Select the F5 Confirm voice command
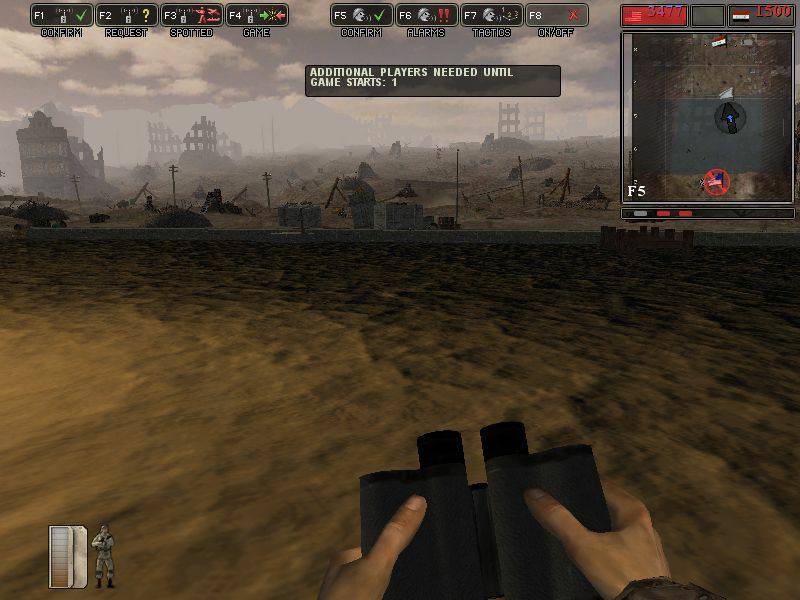The width and height of the screenshot is (800, 600). point(361,16)
